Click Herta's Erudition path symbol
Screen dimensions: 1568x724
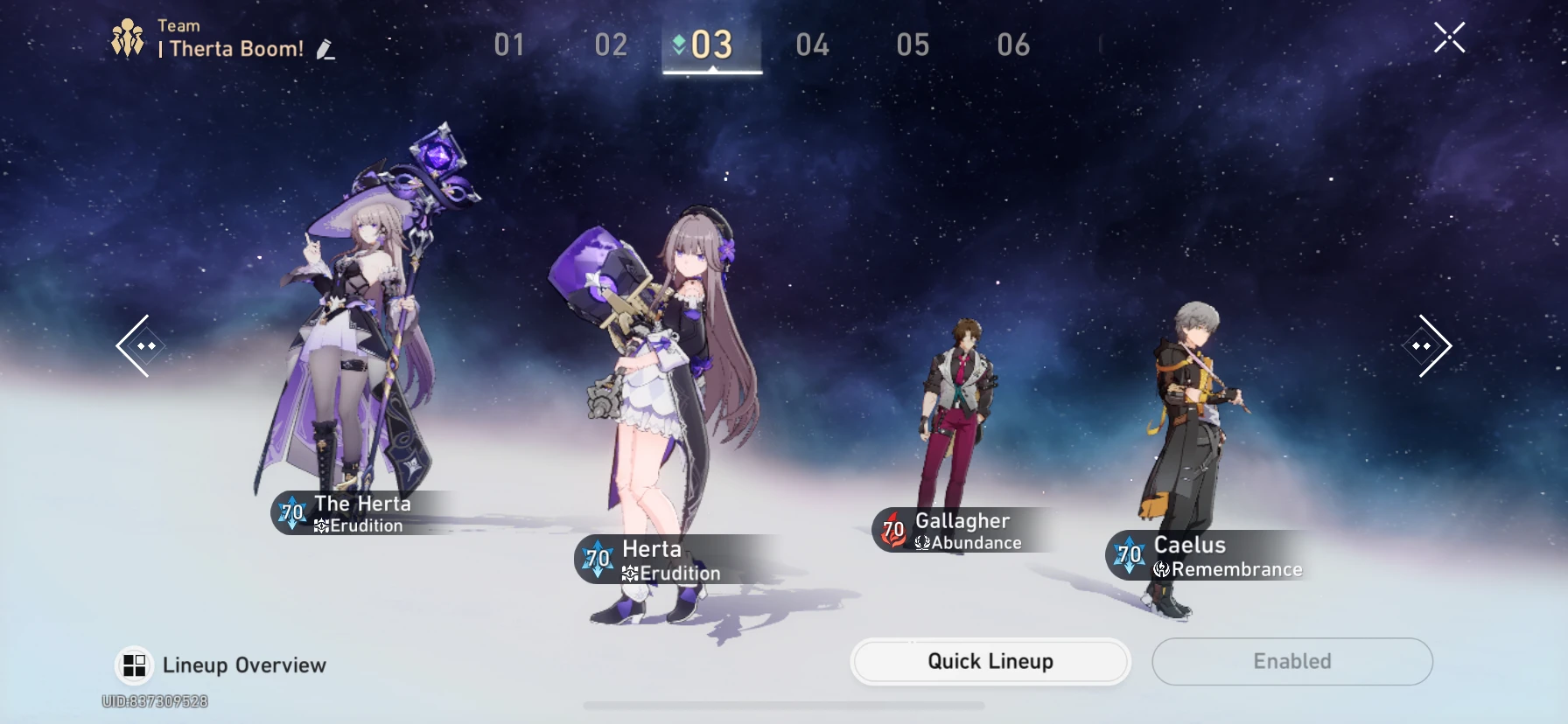628,574
